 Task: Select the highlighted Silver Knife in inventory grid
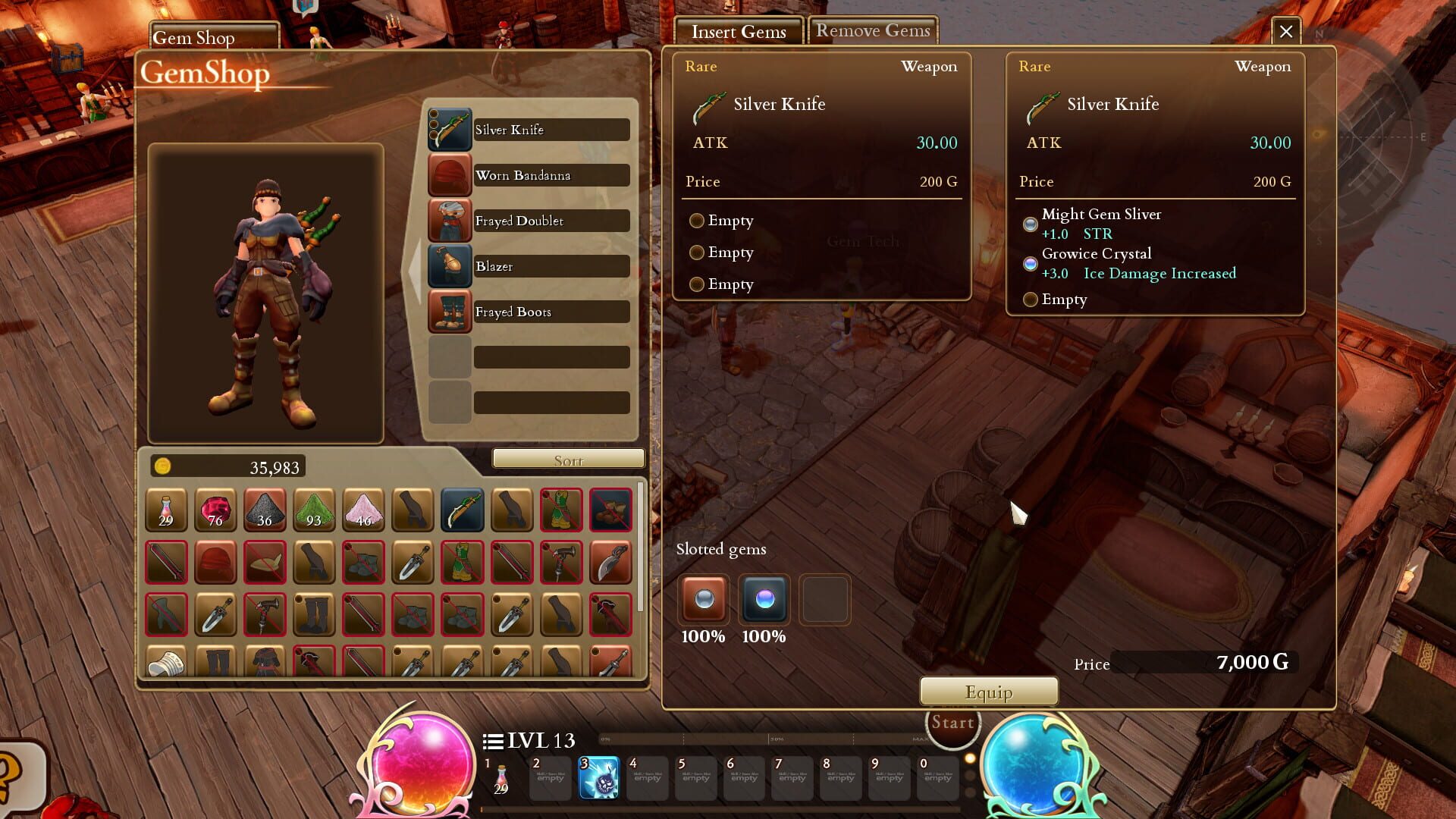[463, 510]
